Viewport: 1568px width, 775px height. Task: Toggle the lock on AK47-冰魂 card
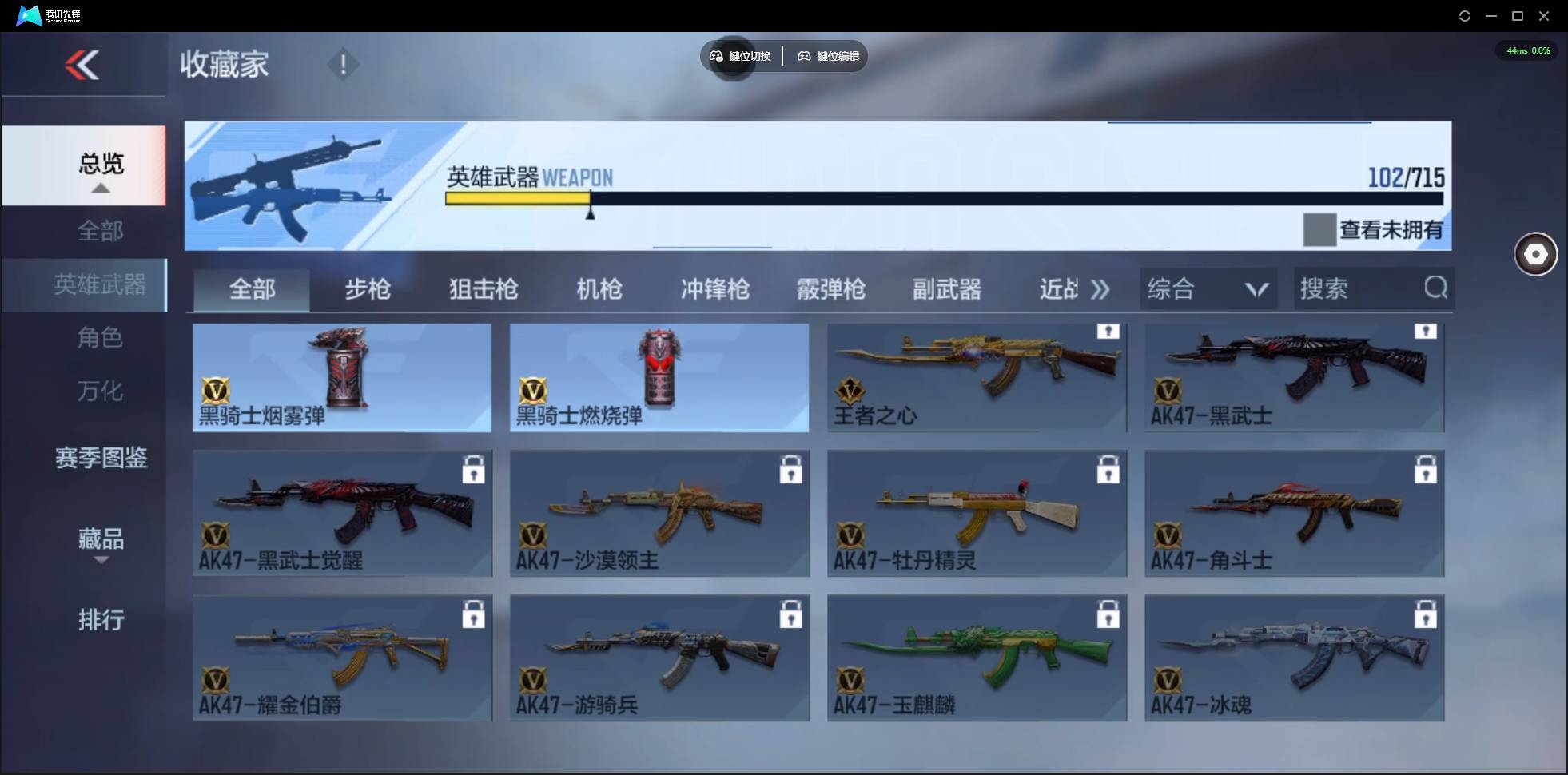[1427, 614]
